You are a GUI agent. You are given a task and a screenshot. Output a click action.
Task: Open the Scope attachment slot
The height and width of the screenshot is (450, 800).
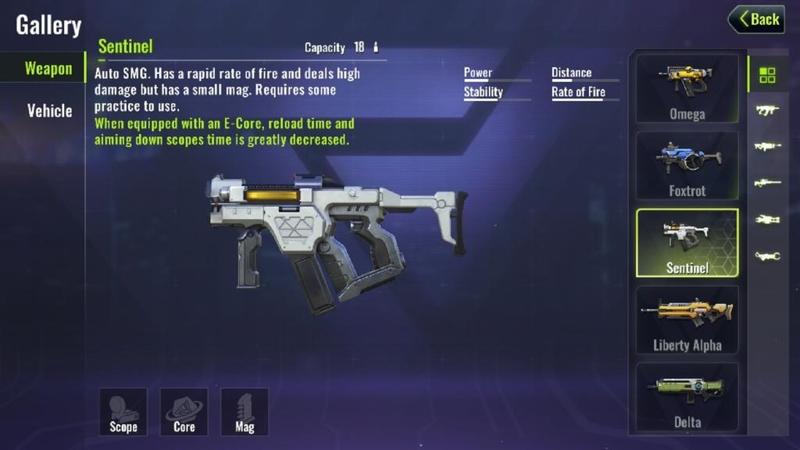click(123, 411)
